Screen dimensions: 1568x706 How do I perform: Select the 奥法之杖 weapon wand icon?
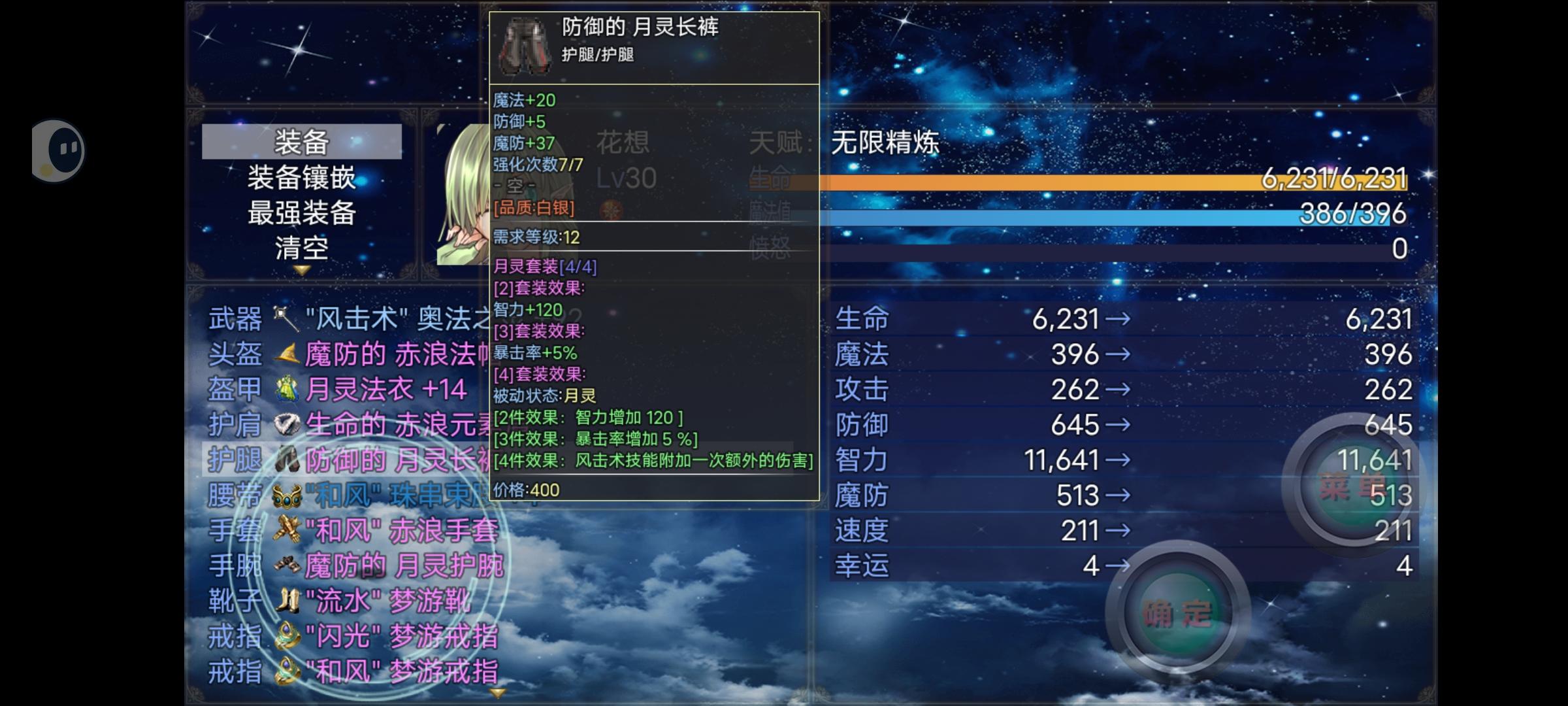tap(286, 318)
